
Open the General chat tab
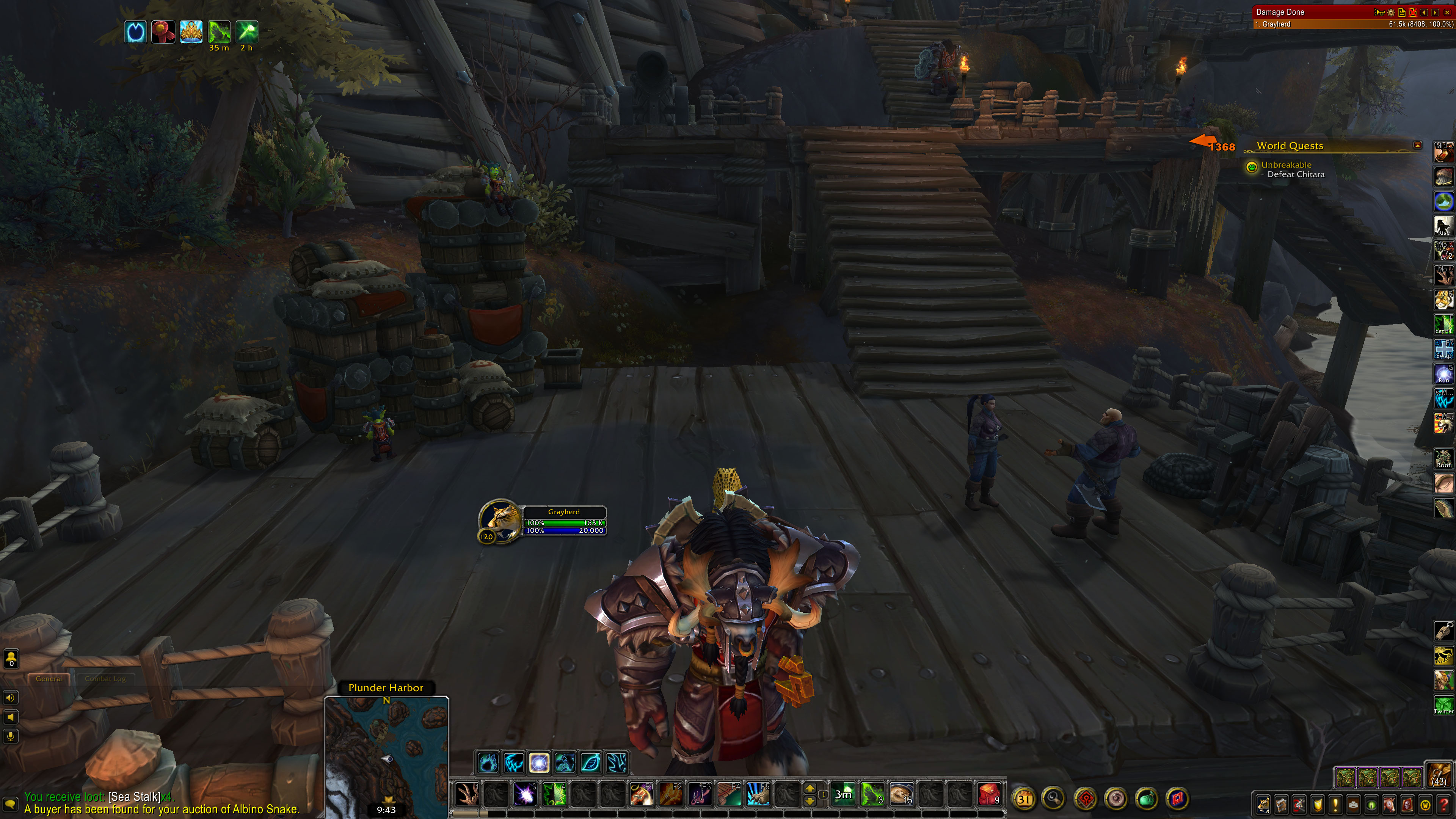(x=49, y=679)
